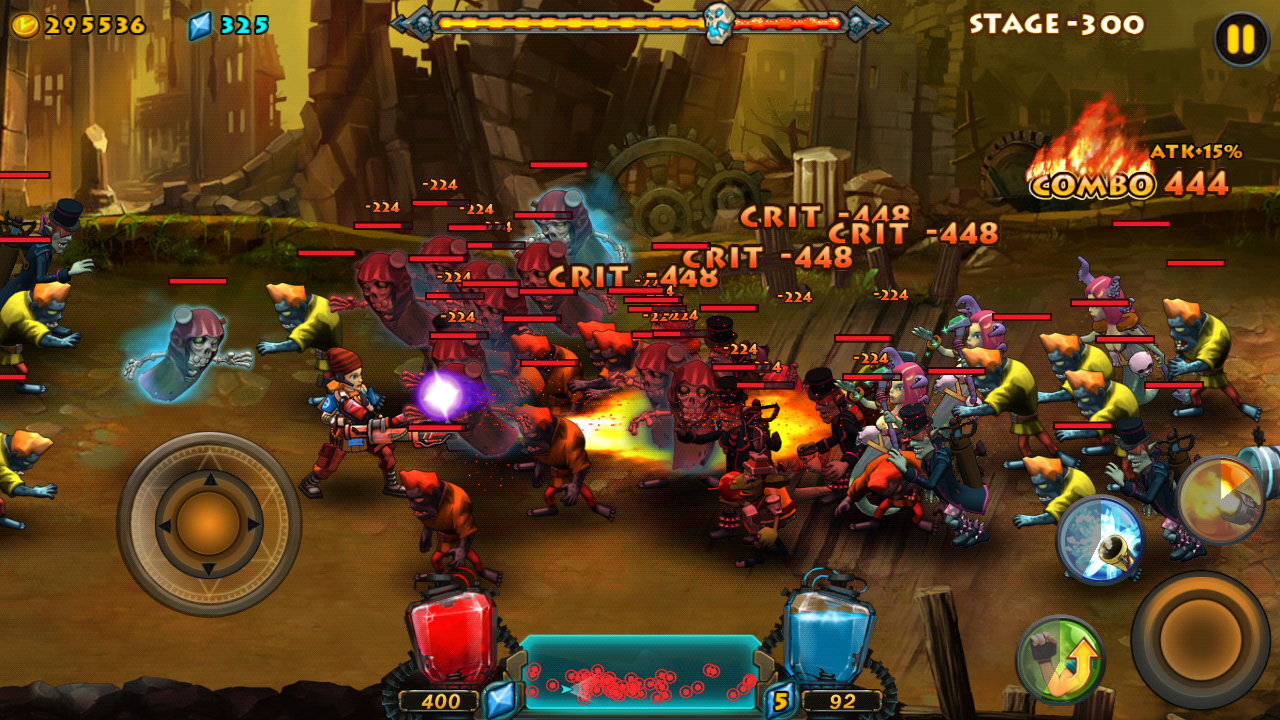The image size is (1280, 720).
Task: Activate the blue horn blast skill
Action: [x=1100, y=539]
